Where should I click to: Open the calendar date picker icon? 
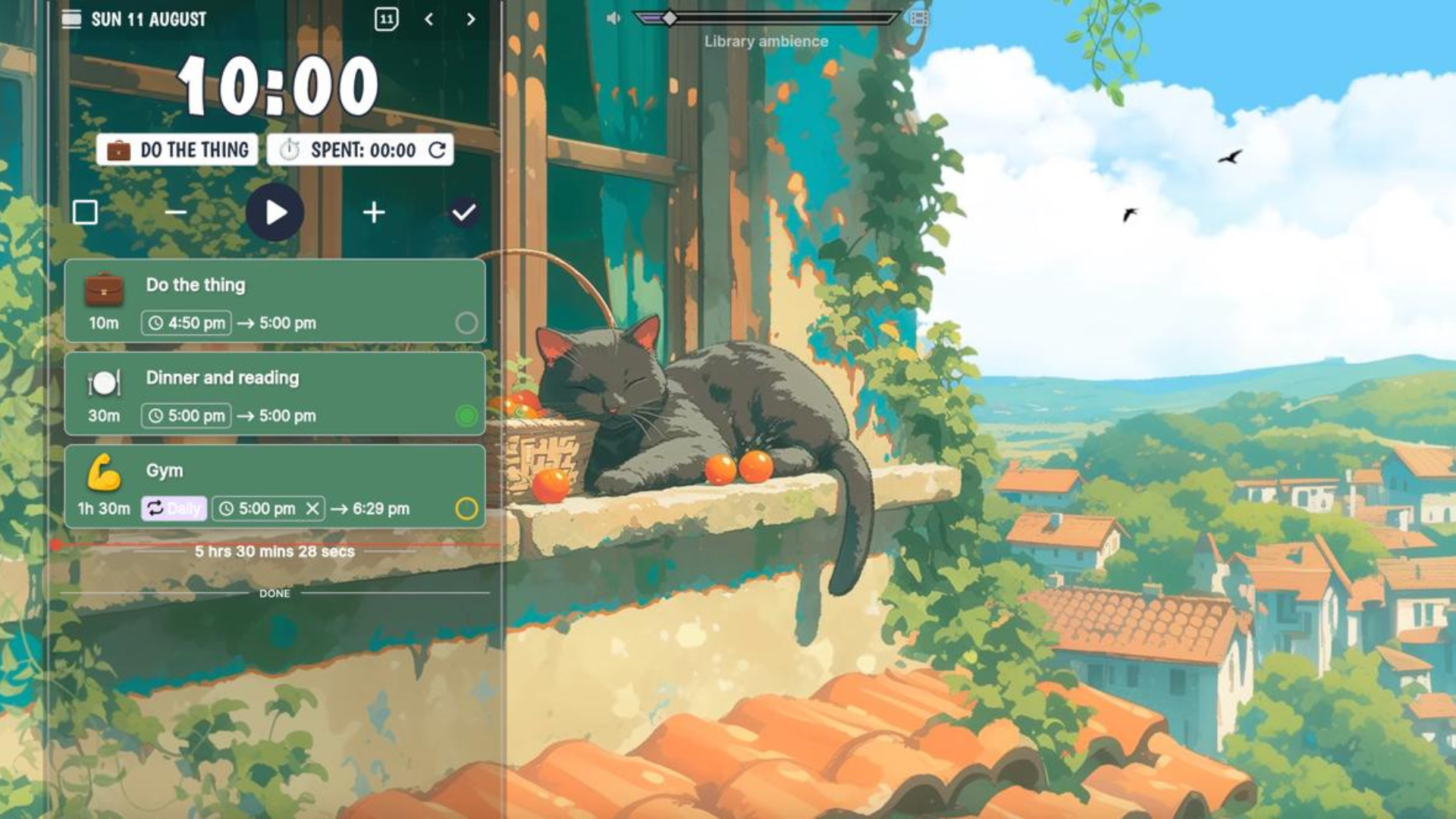pos(387,18)
